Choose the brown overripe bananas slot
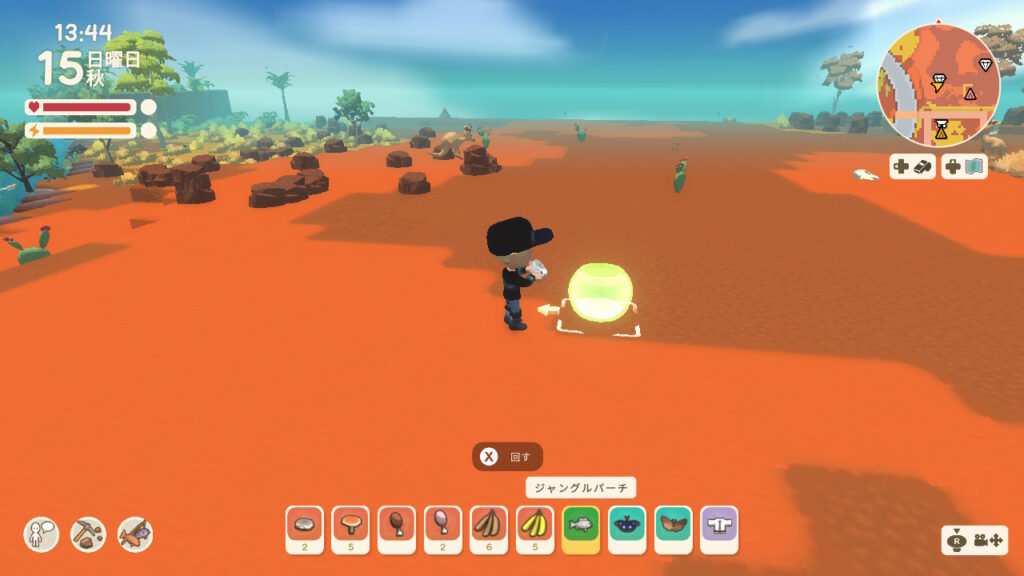This screenshot has height=576, width=1024. (489, 529)
